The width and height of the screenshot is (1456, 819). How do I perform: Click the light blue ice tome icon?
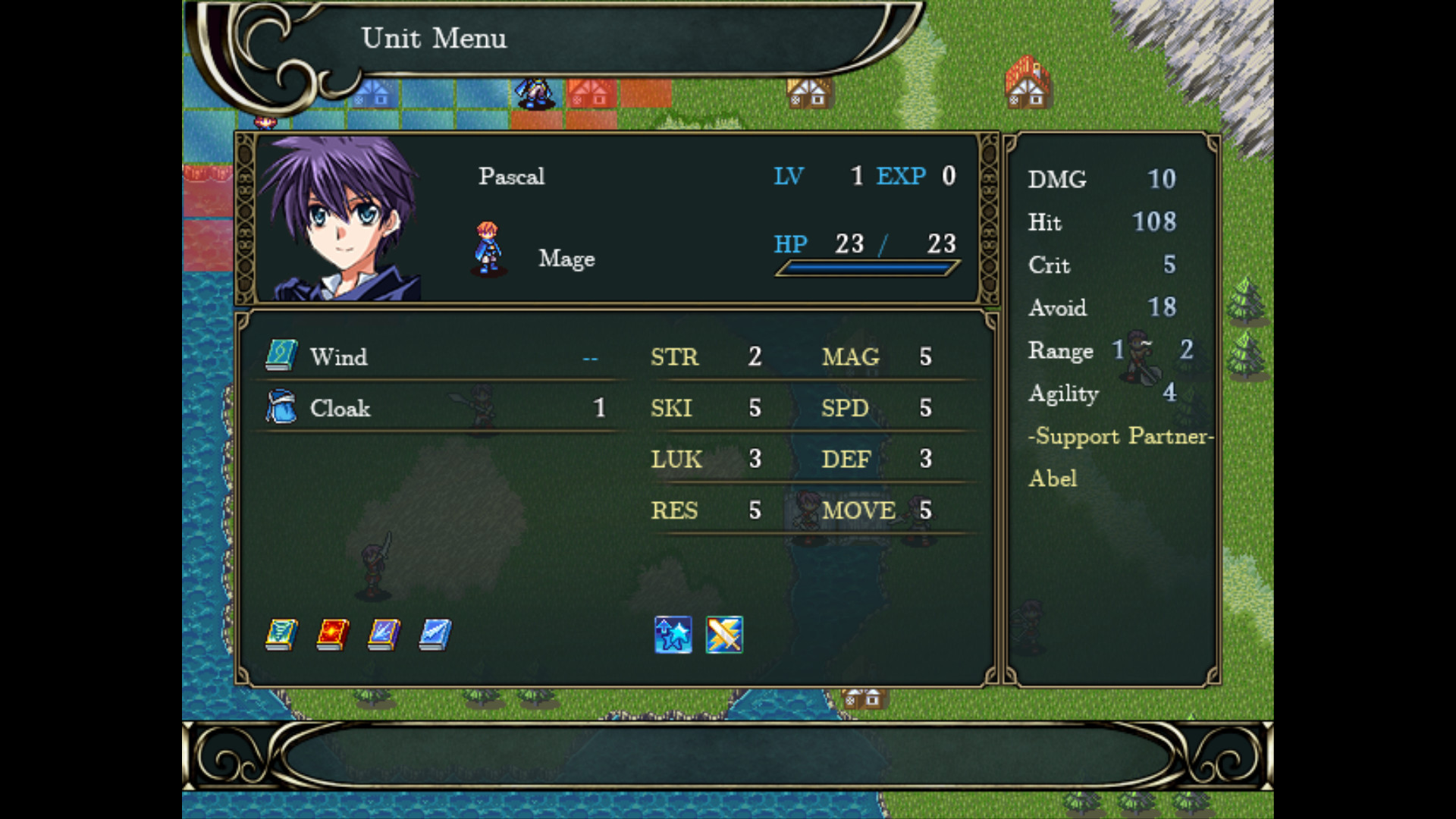[435, 635]
